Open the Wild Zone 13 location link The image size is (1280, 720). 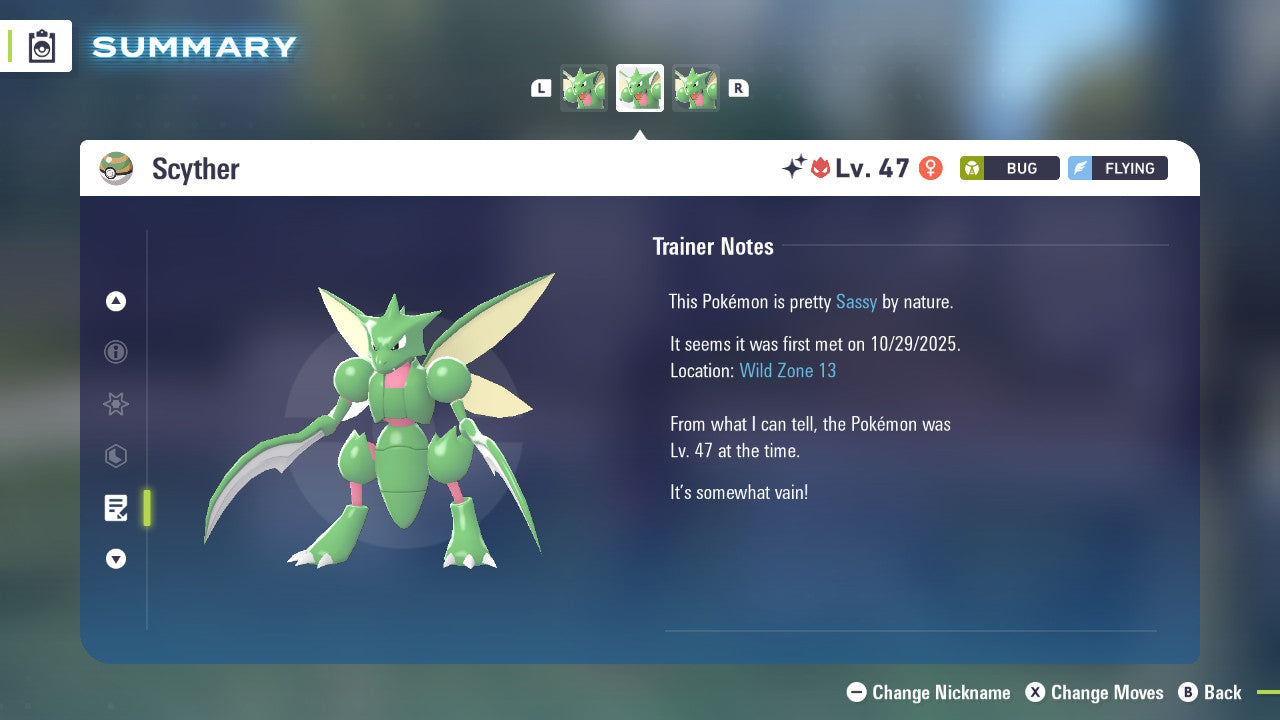788,370
